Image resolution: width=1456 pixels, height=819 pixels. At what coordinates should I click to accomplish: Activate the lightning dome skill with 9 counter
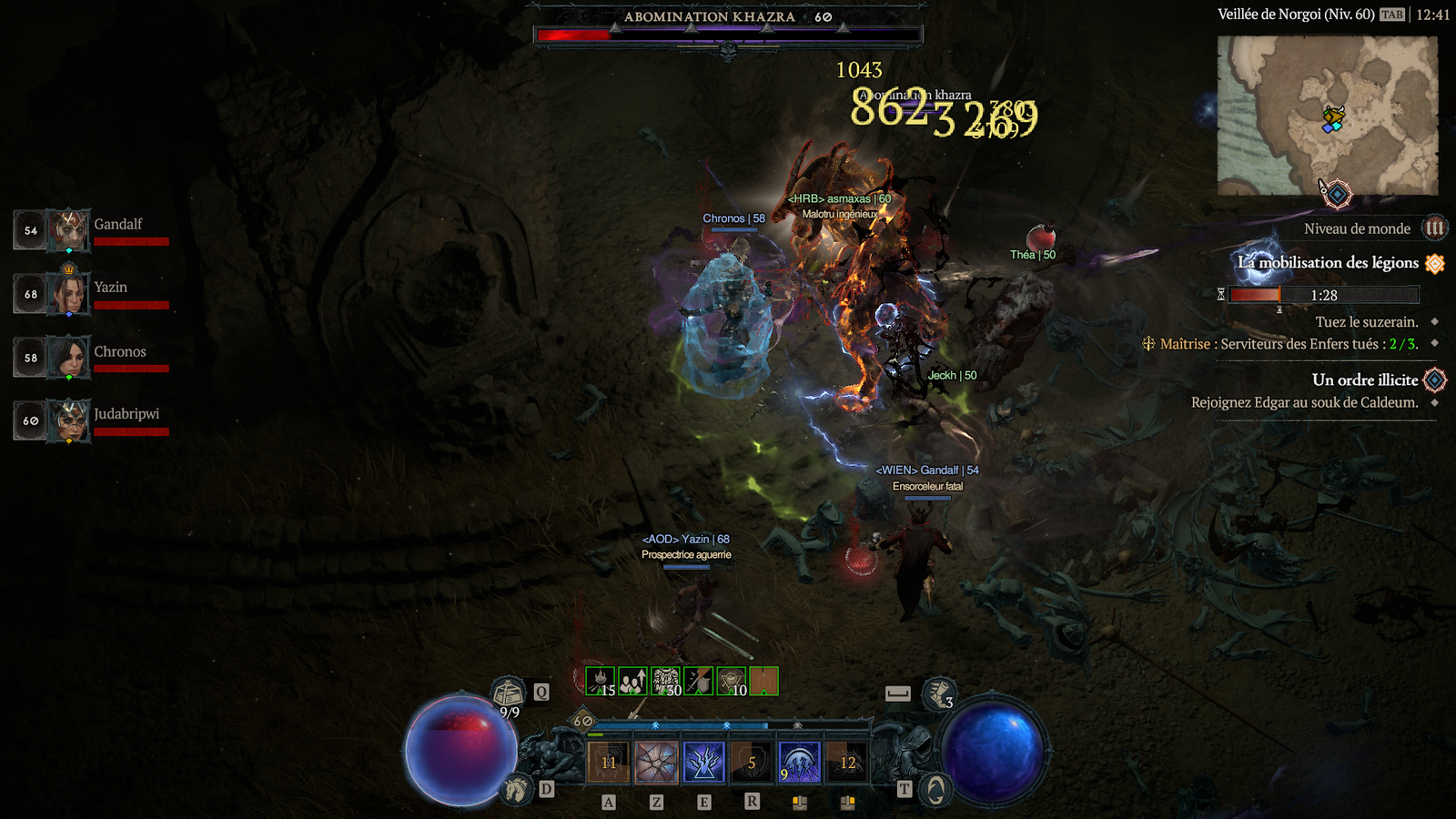point(799,763)
